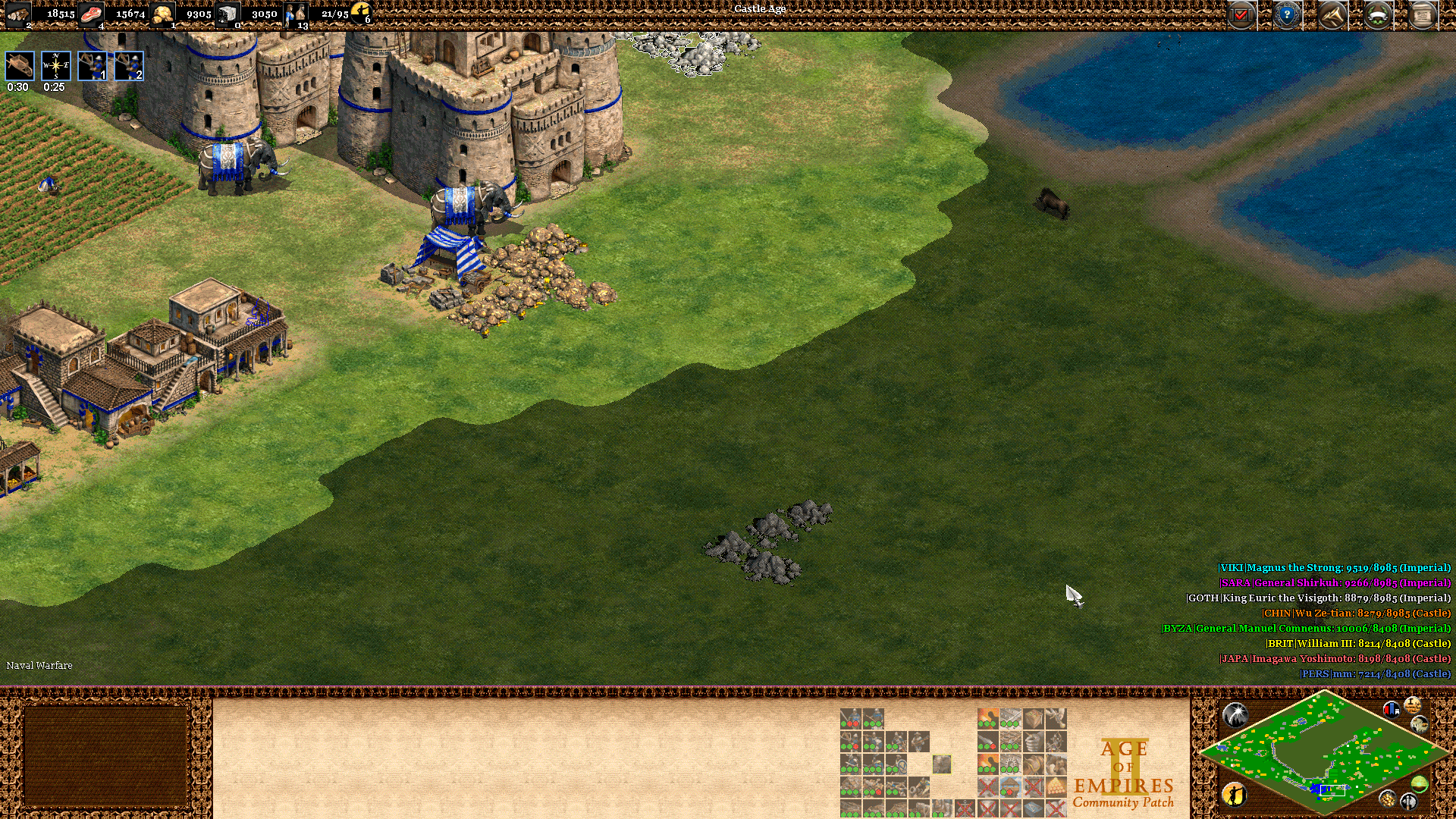
Task: Click the wood resource icon
Action: [x=18, y=14]
